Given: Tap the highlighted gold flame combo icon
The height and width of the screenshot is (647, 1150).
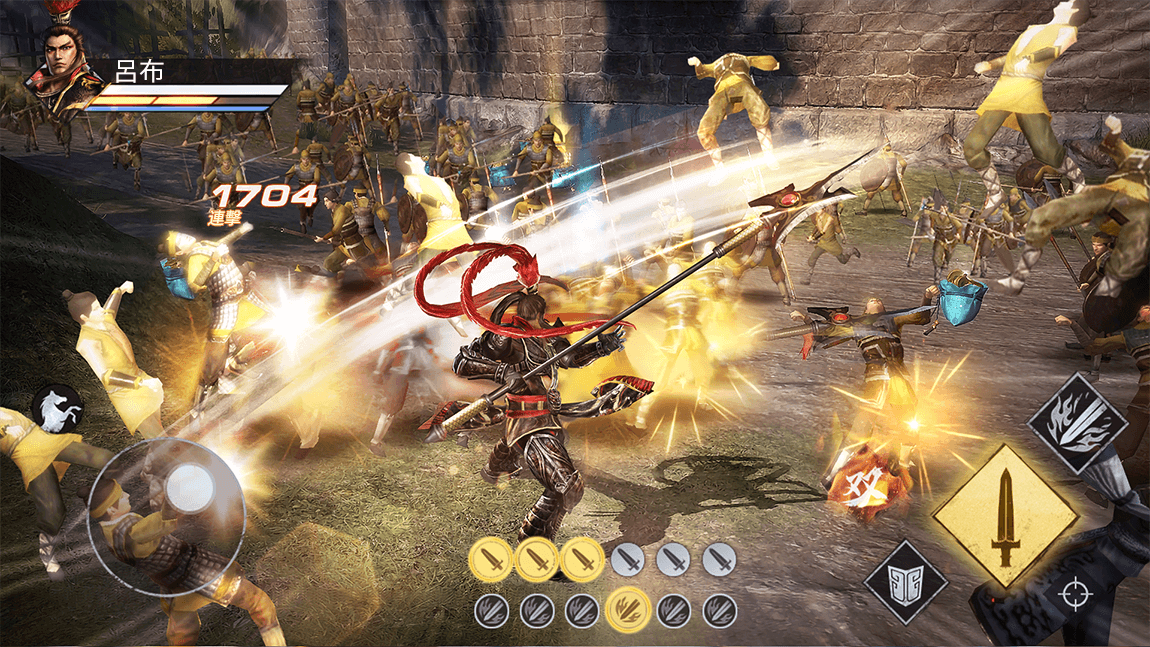Looking at the screenshot, I should [x=627, y=609].
